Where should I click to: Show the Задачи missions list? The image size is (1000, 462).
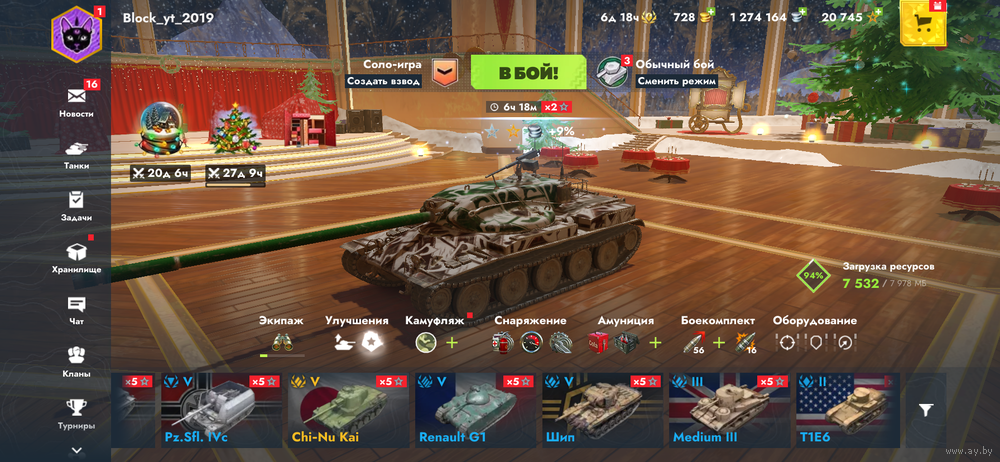click(x=77, y=206)
